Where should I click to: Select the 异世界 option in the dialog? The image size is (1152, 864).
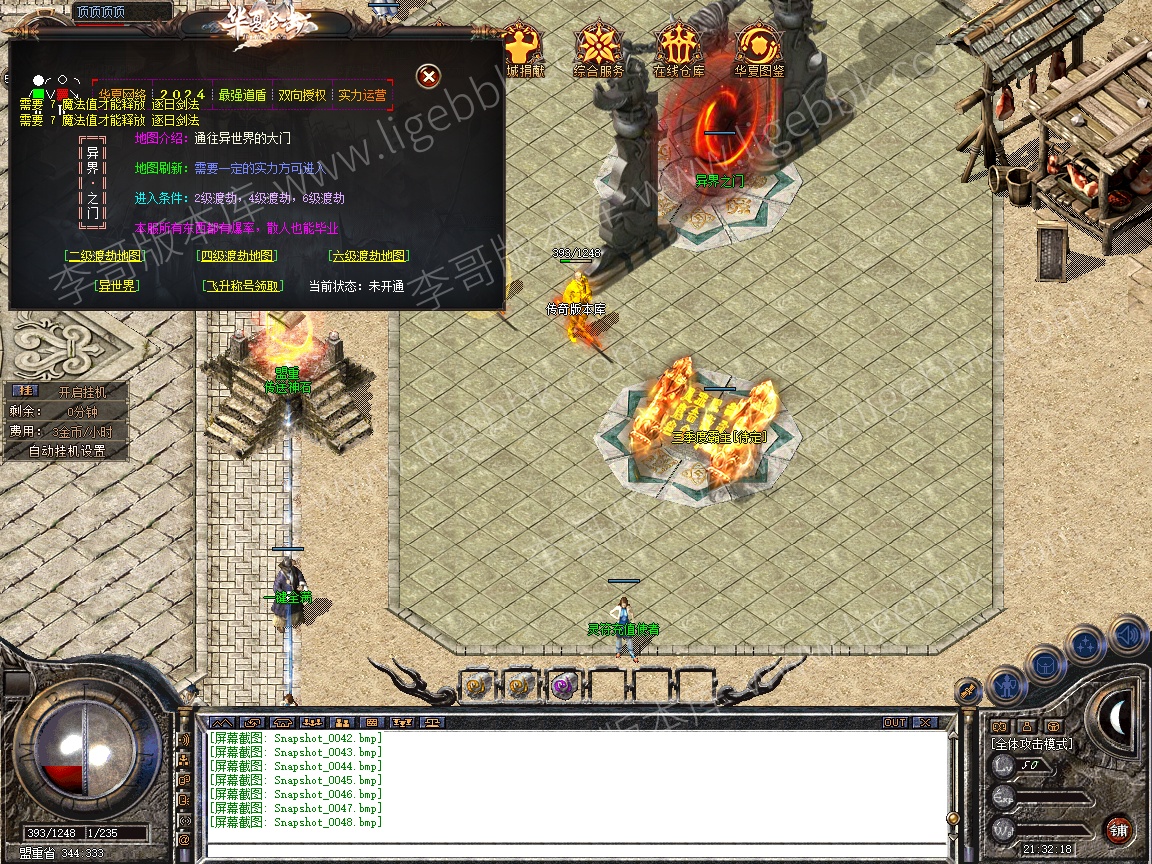click(x=116, y=286)
